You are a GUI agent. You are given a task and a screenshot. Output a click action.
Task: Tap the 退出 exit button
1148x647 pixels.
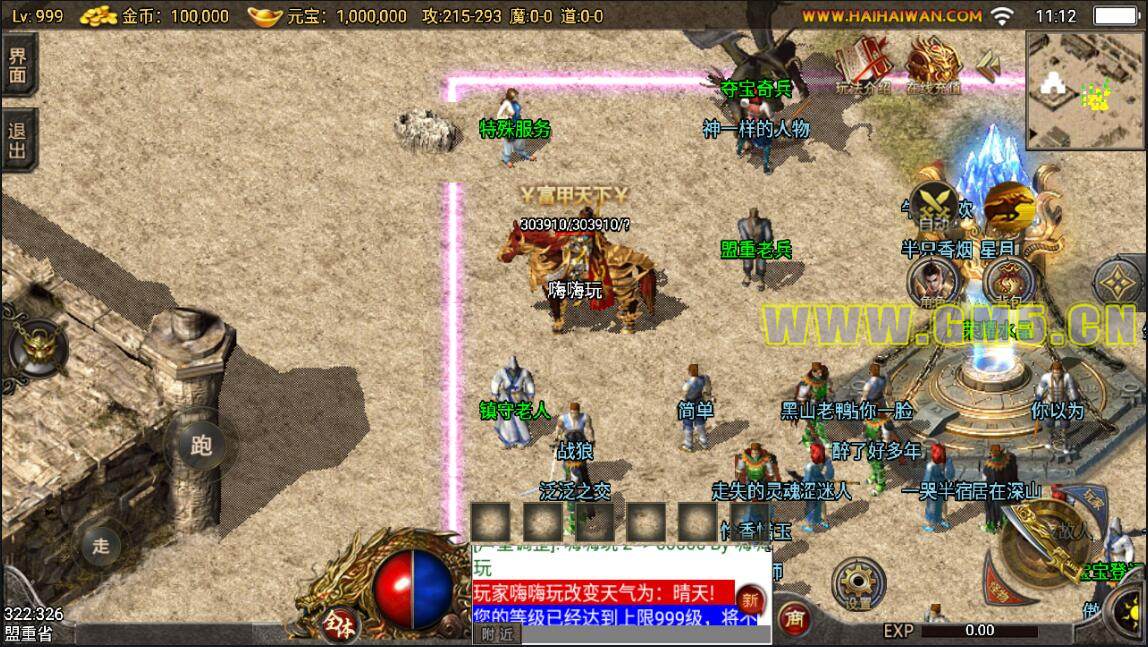[18, 141]
